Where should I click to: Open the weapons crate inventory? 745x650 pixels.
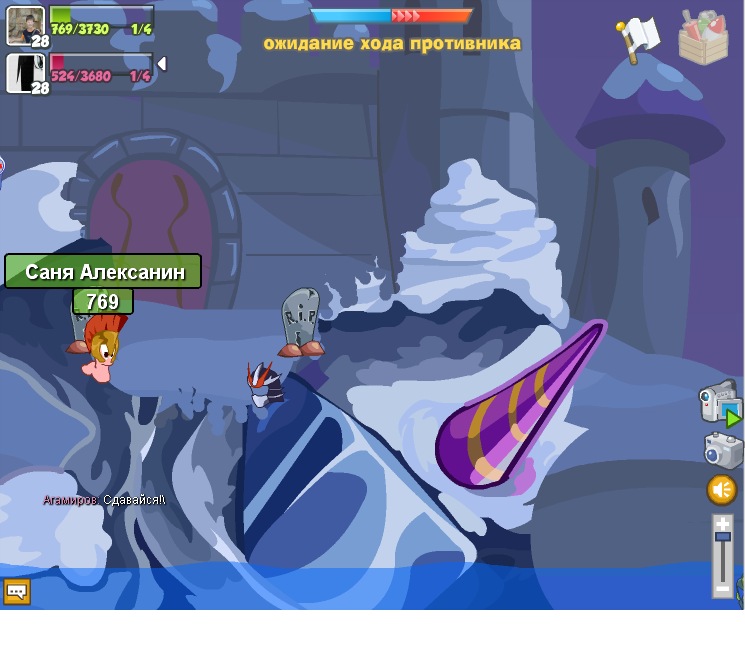pos(703,37)
